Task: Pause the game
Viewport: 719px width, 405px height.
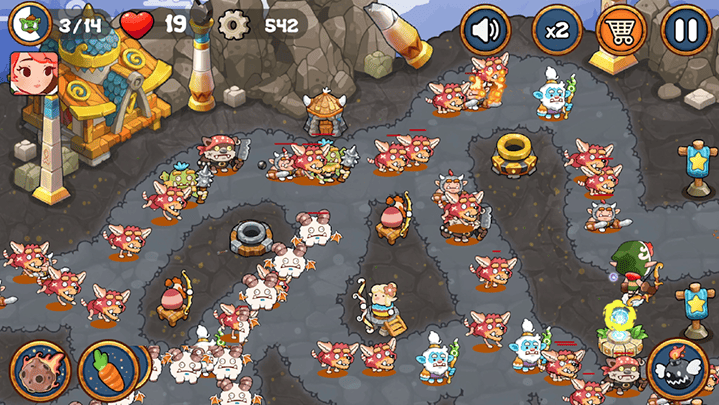Action: [686, 31]
